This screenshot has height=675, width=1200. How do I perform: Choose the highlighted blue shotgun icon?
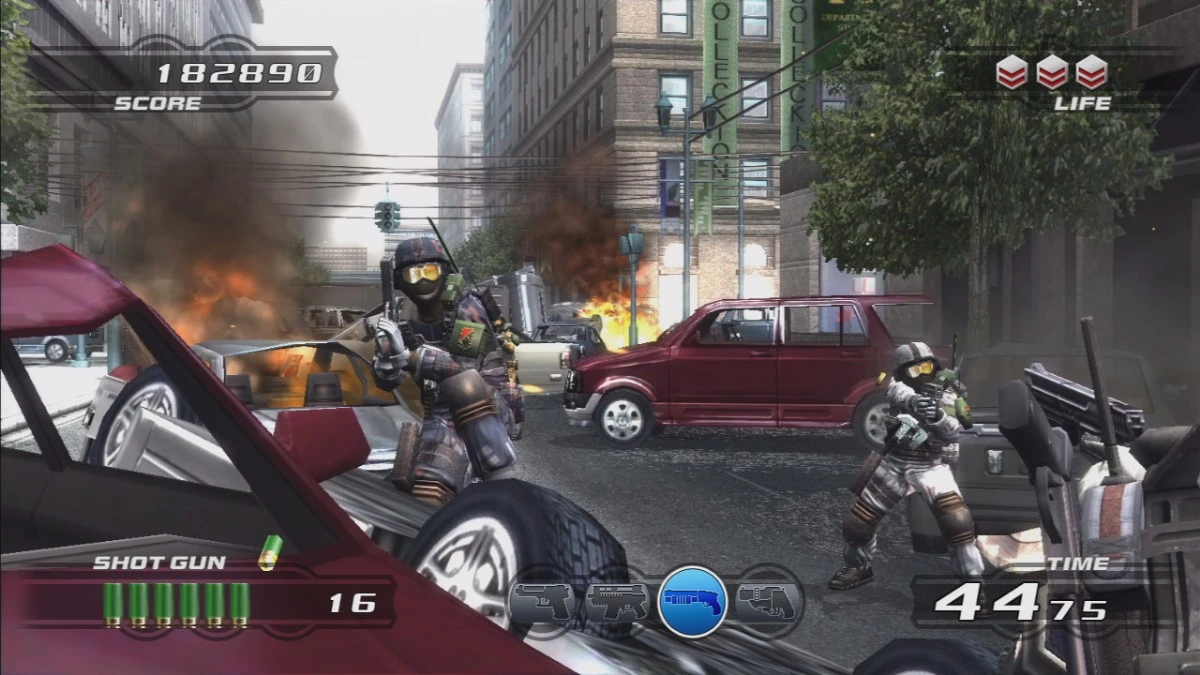click(692, 602)
